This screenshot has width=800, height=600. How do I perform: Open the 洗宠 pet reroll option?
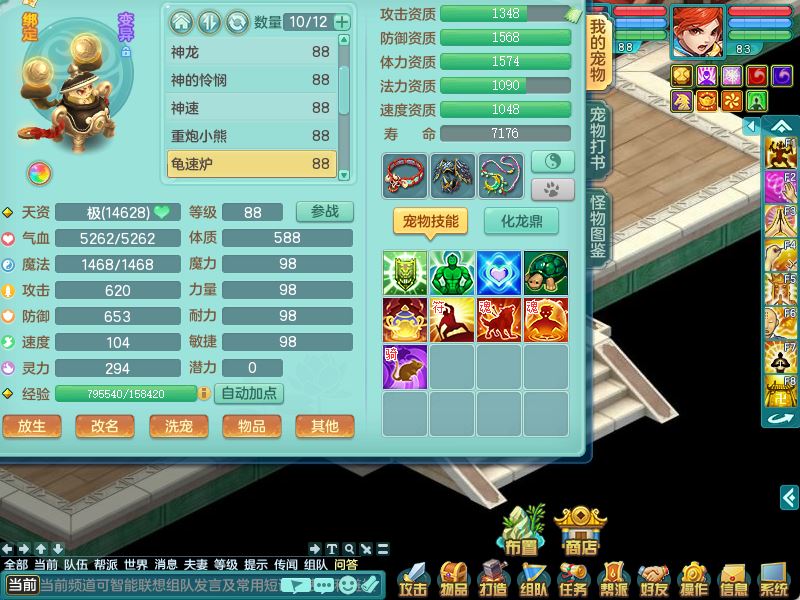178,426
